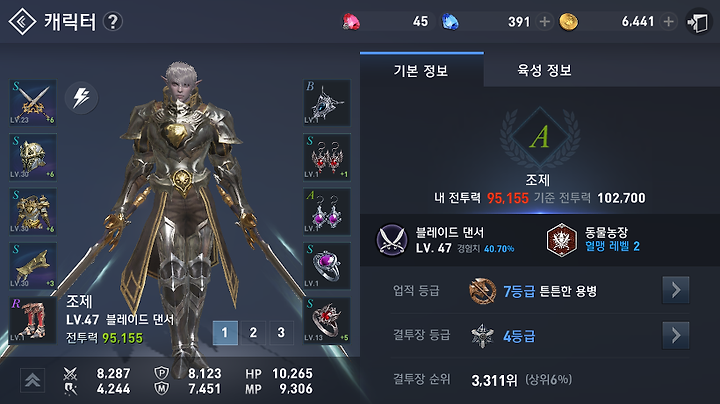Select the red boots equipment slot
The height and width of the screenshot is (404, 720).
coord(32,320)
